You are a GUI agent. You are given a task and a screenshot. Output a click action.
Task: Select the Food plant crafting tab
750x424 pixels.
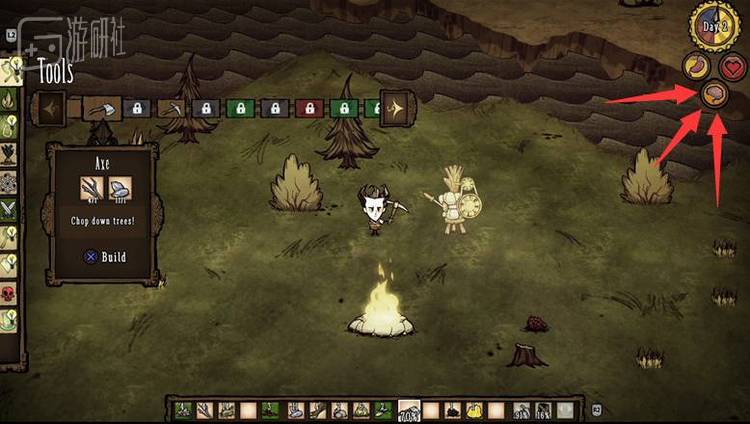11,155
